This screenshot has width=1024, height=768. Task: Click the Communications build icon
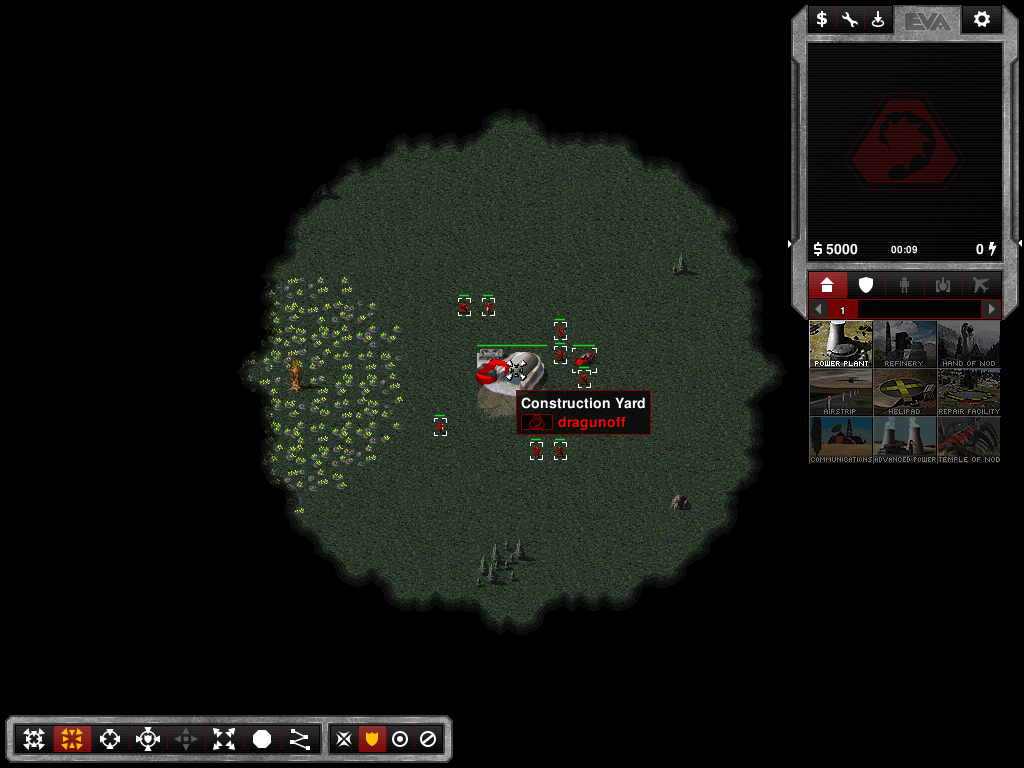coord(841,440)
